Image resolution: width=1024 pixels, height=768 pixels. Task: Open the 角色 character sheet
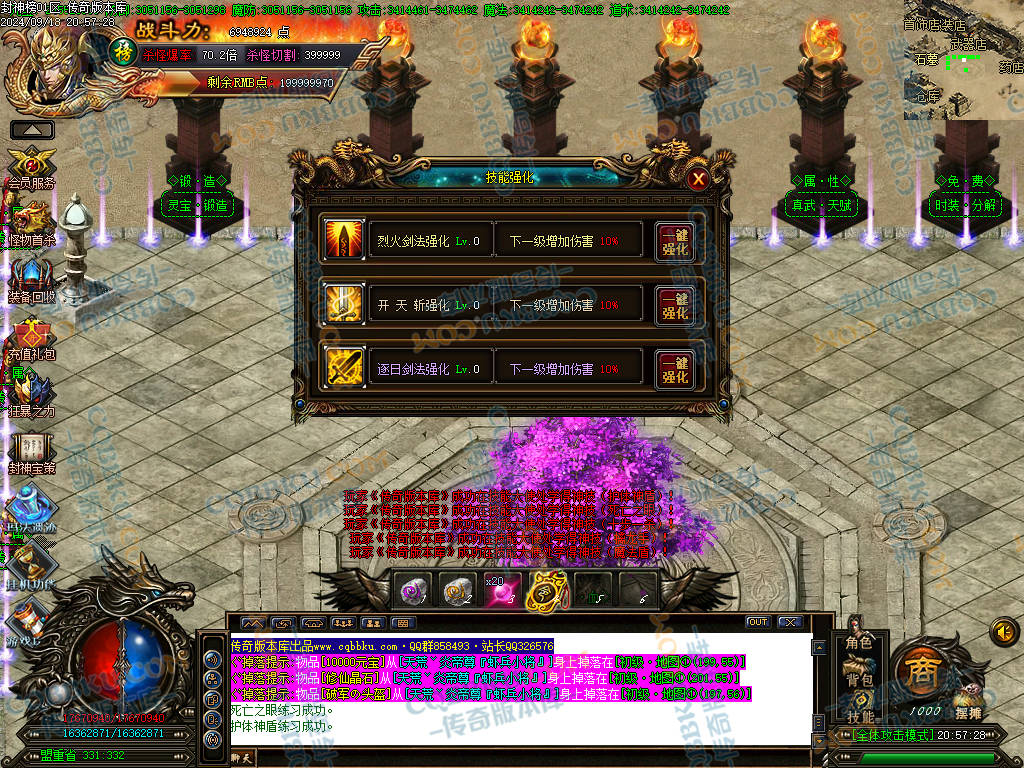pyautogui.click(x=859, y=642)
